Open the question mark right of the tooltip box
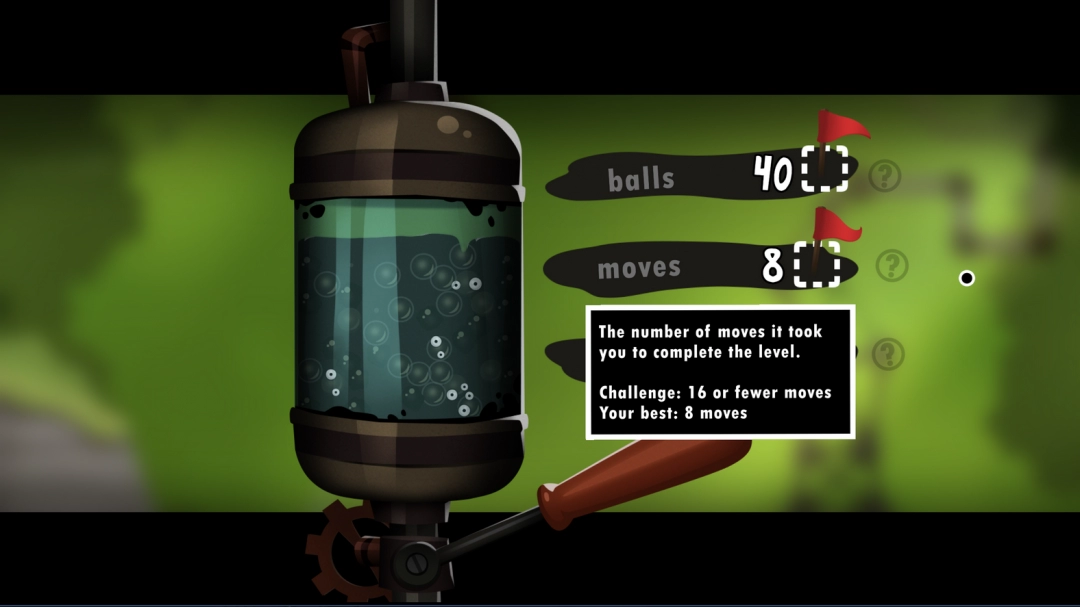 [888, 354]
